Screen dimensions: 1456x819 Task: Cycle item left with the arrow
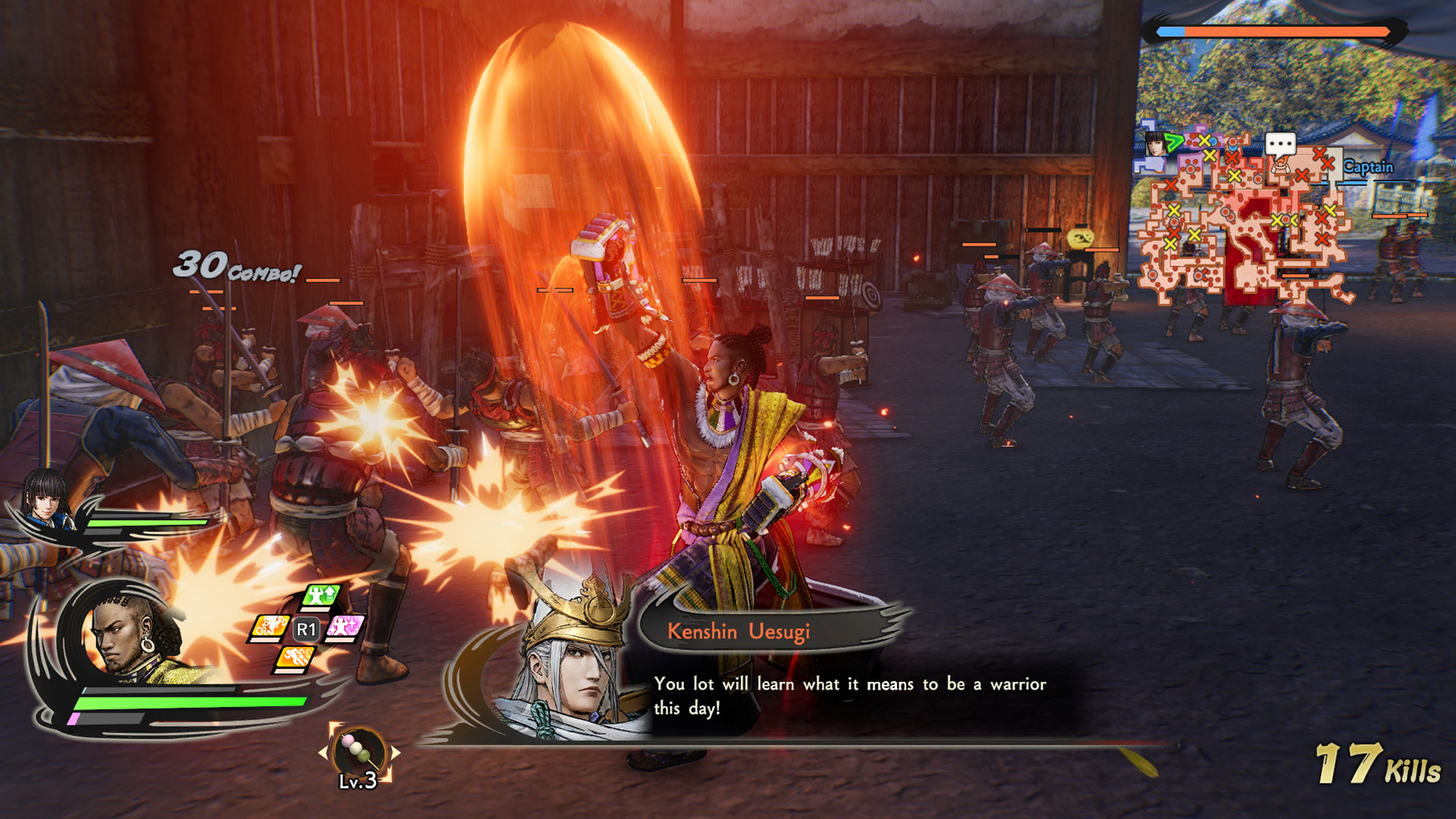(x=324, y=752)
